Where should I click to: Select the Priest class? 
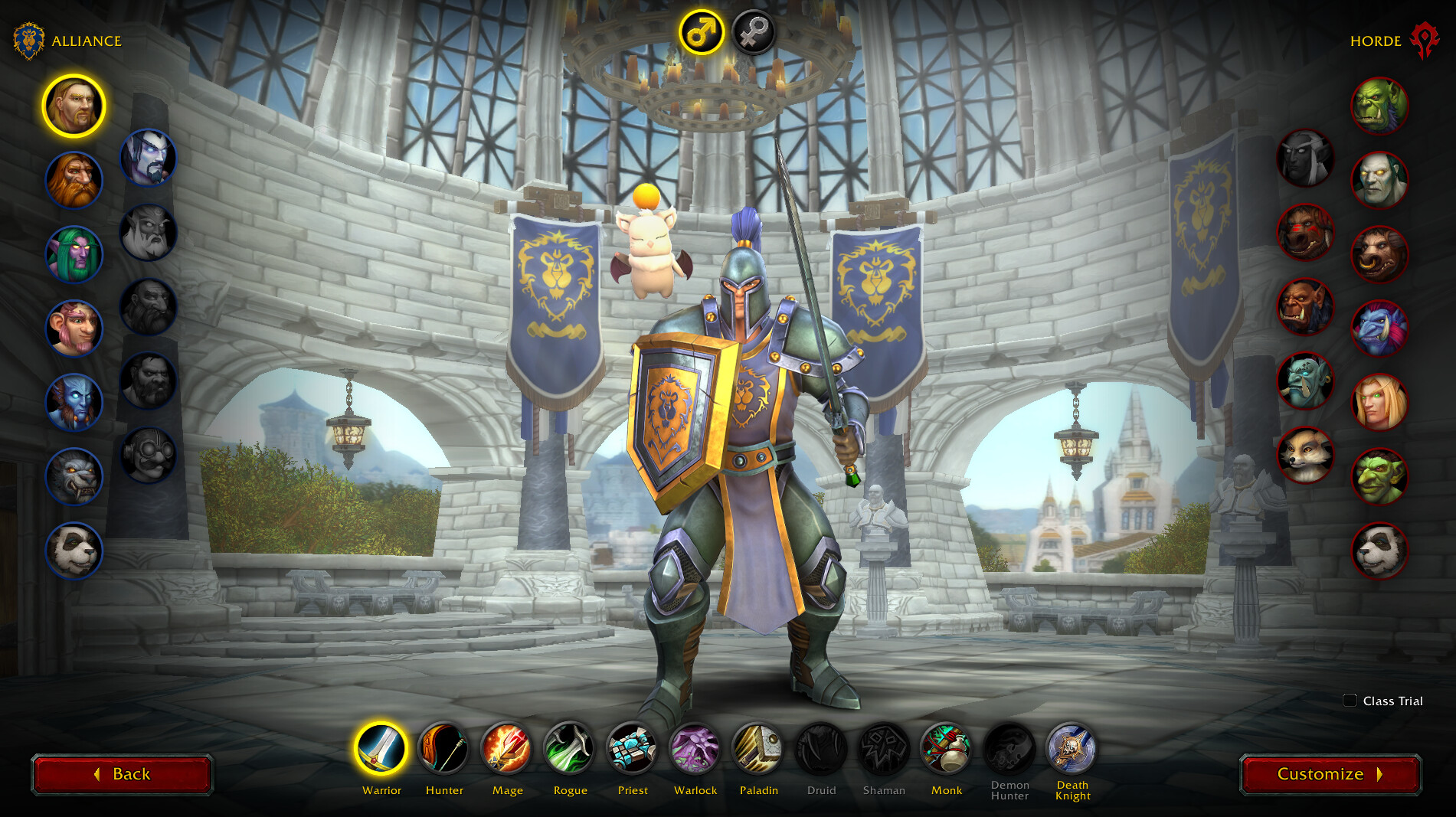click(633, 748)
